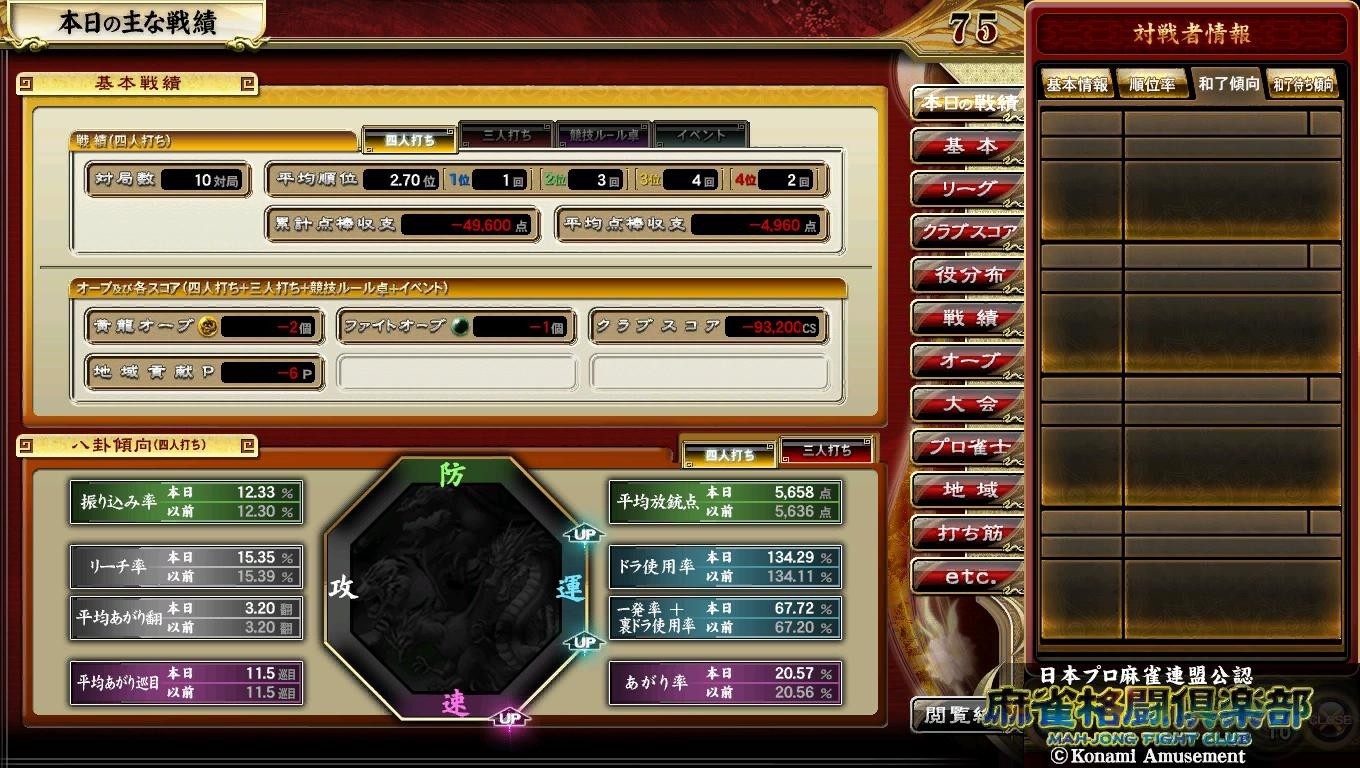The image size is (1360, 768).
Task: Choose the 戦績 menu button
Action: (x=968, y=319)
